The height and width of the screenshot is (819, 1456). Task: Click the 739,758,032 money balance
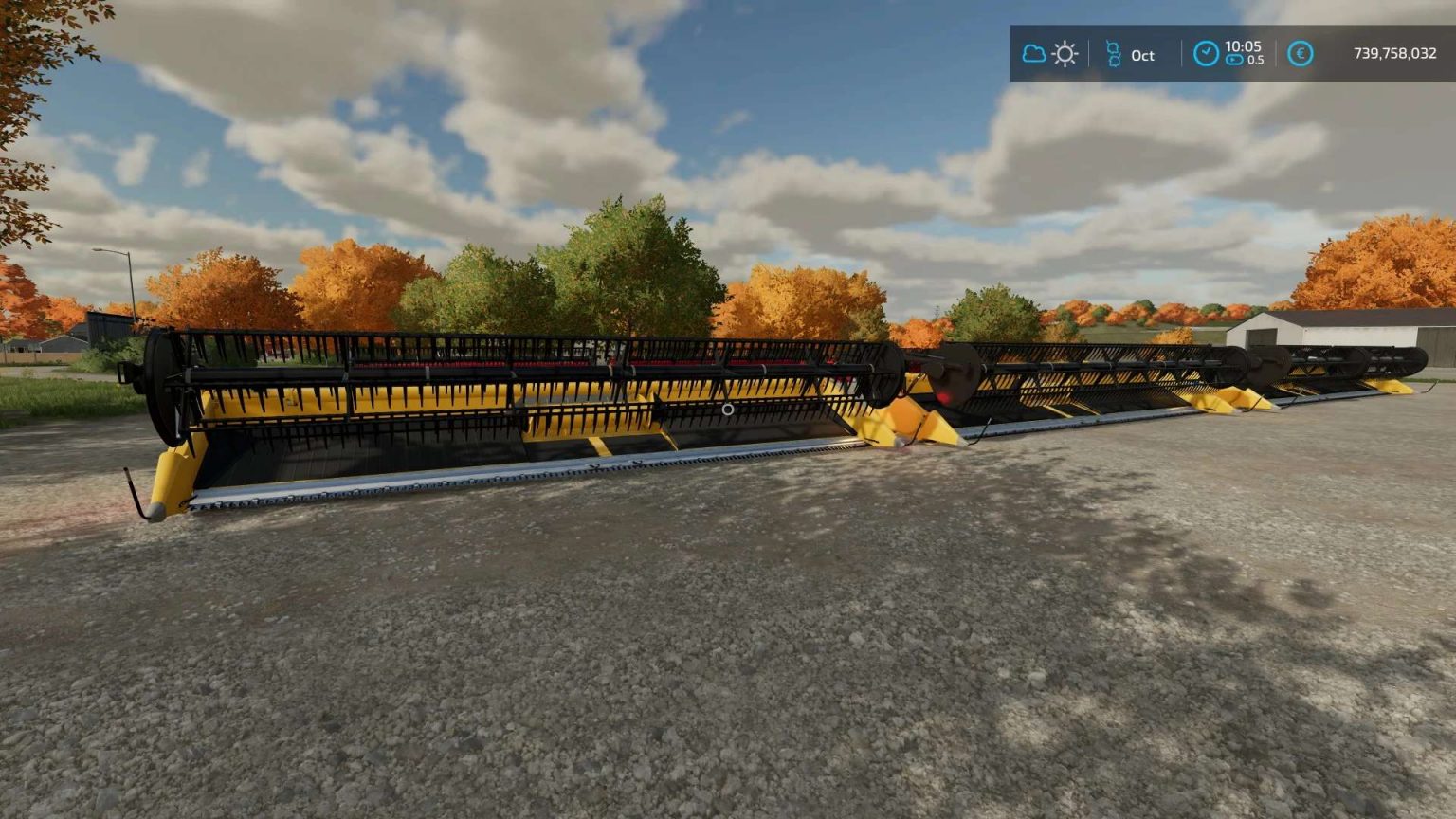[x=1395, y=54]
